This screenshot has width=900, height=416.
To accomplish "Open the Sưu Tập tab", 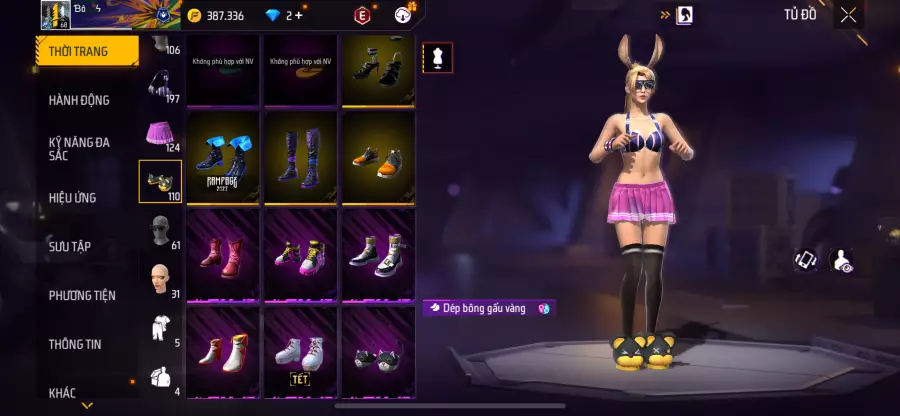I will (x=70, y=246).
